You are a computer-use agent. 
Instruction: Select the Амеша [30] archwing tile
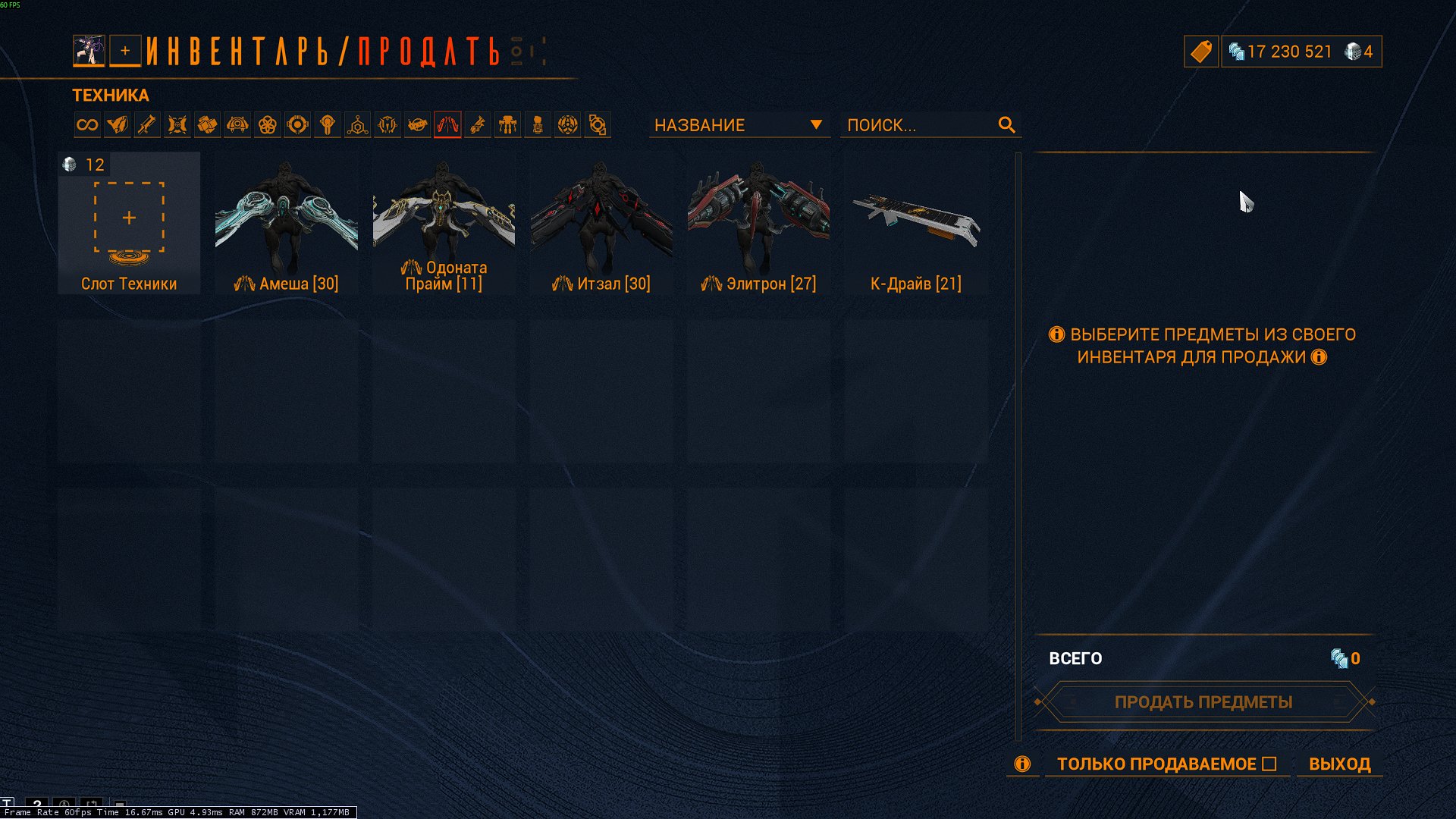pos(286,224)
